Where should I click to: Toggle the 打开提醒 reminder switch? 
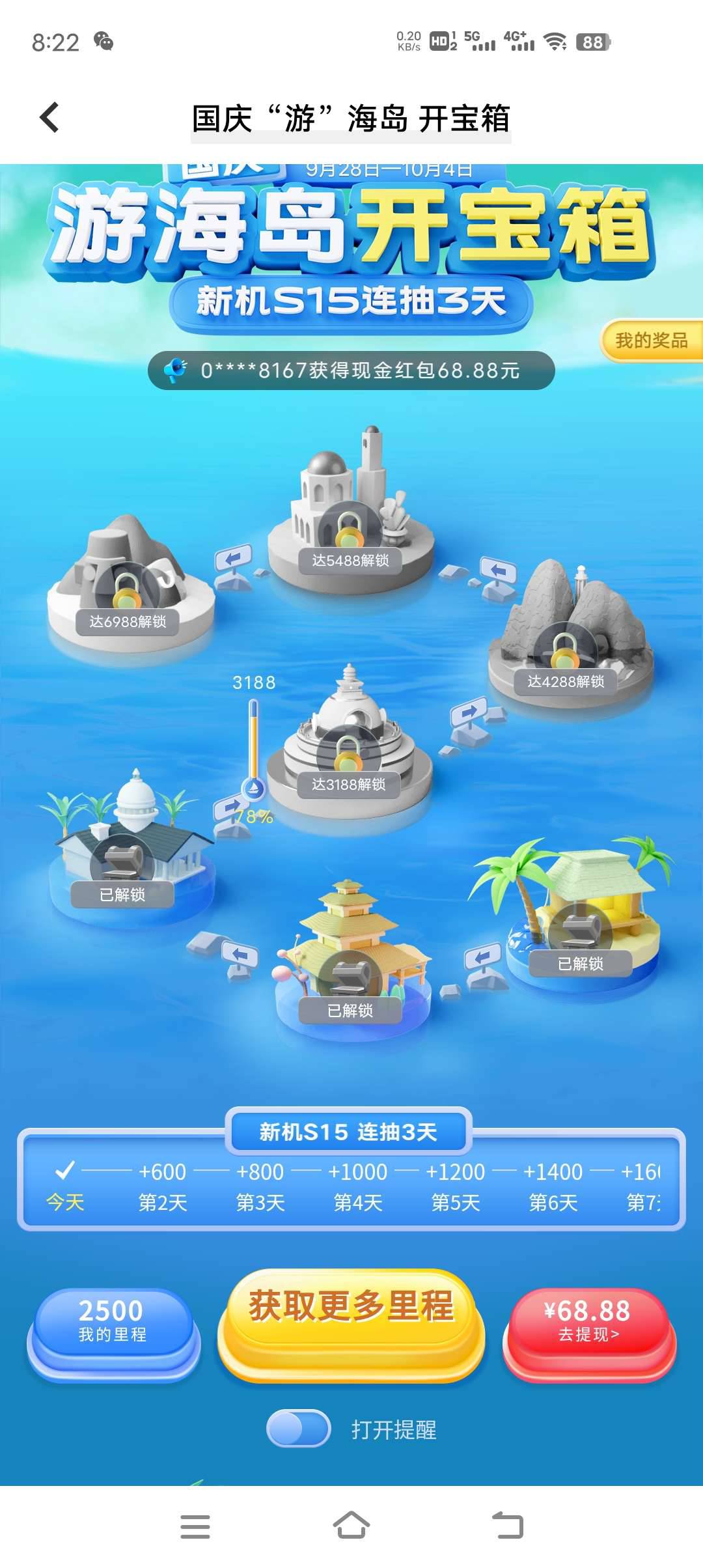(299, 1429)
